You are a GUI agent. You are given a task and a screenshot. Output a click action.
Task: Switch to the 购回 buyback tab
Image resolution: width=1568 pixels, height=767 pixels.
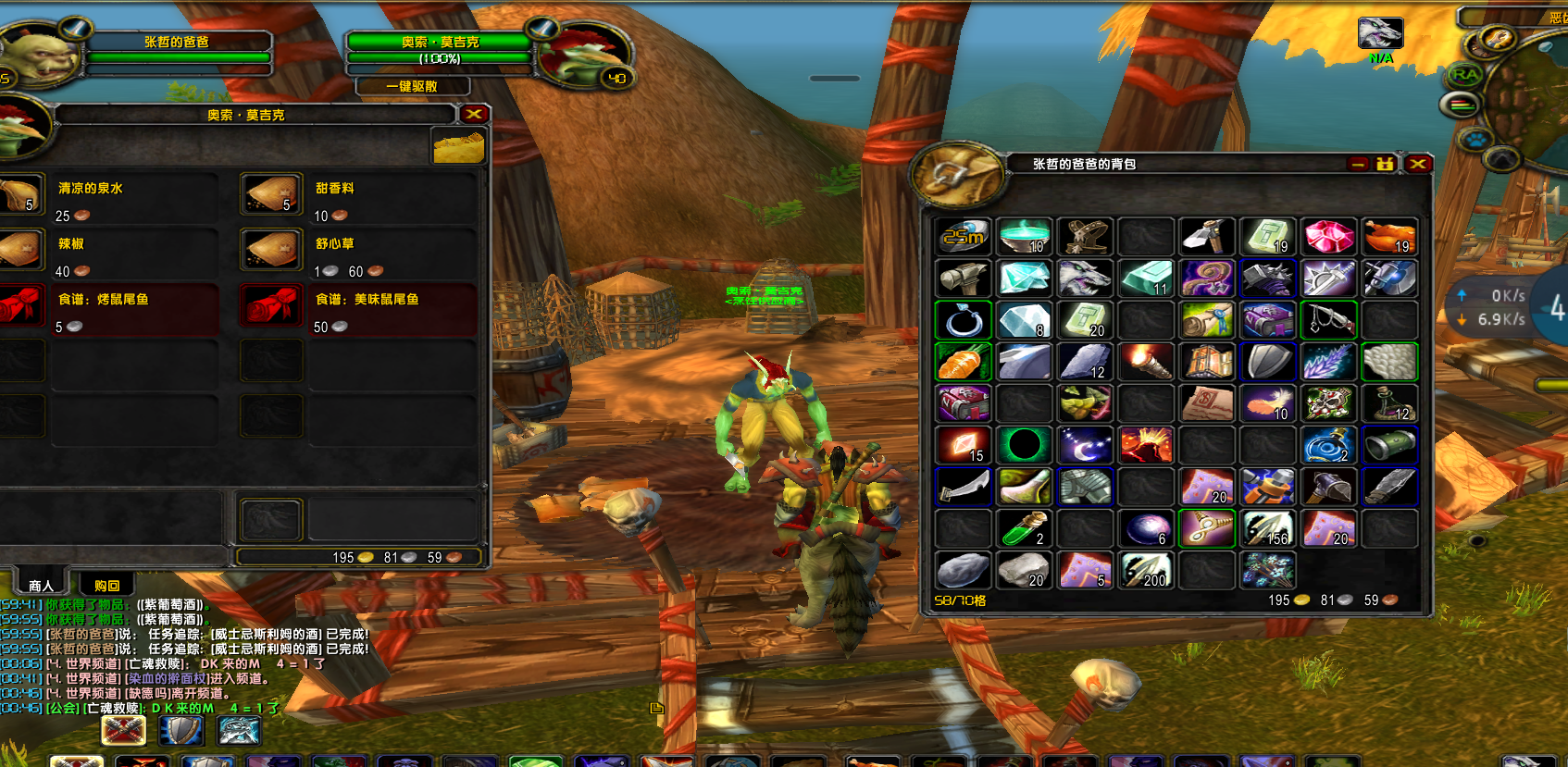pyautogui.click(x=106, y=586)
